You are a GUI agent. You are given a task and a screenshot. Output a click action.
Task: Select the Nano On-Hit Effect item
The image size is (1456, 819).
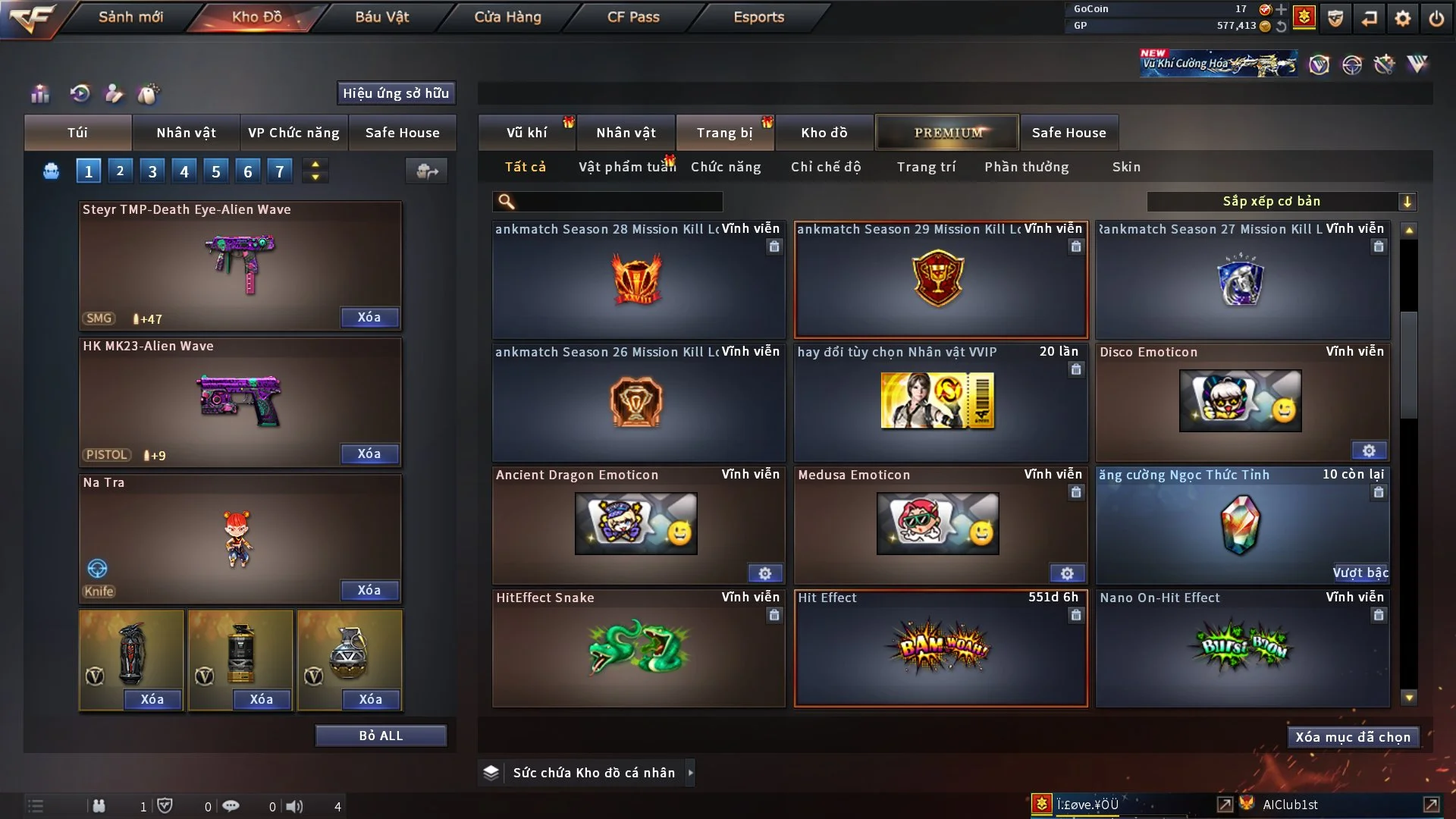pos(1241,648)
